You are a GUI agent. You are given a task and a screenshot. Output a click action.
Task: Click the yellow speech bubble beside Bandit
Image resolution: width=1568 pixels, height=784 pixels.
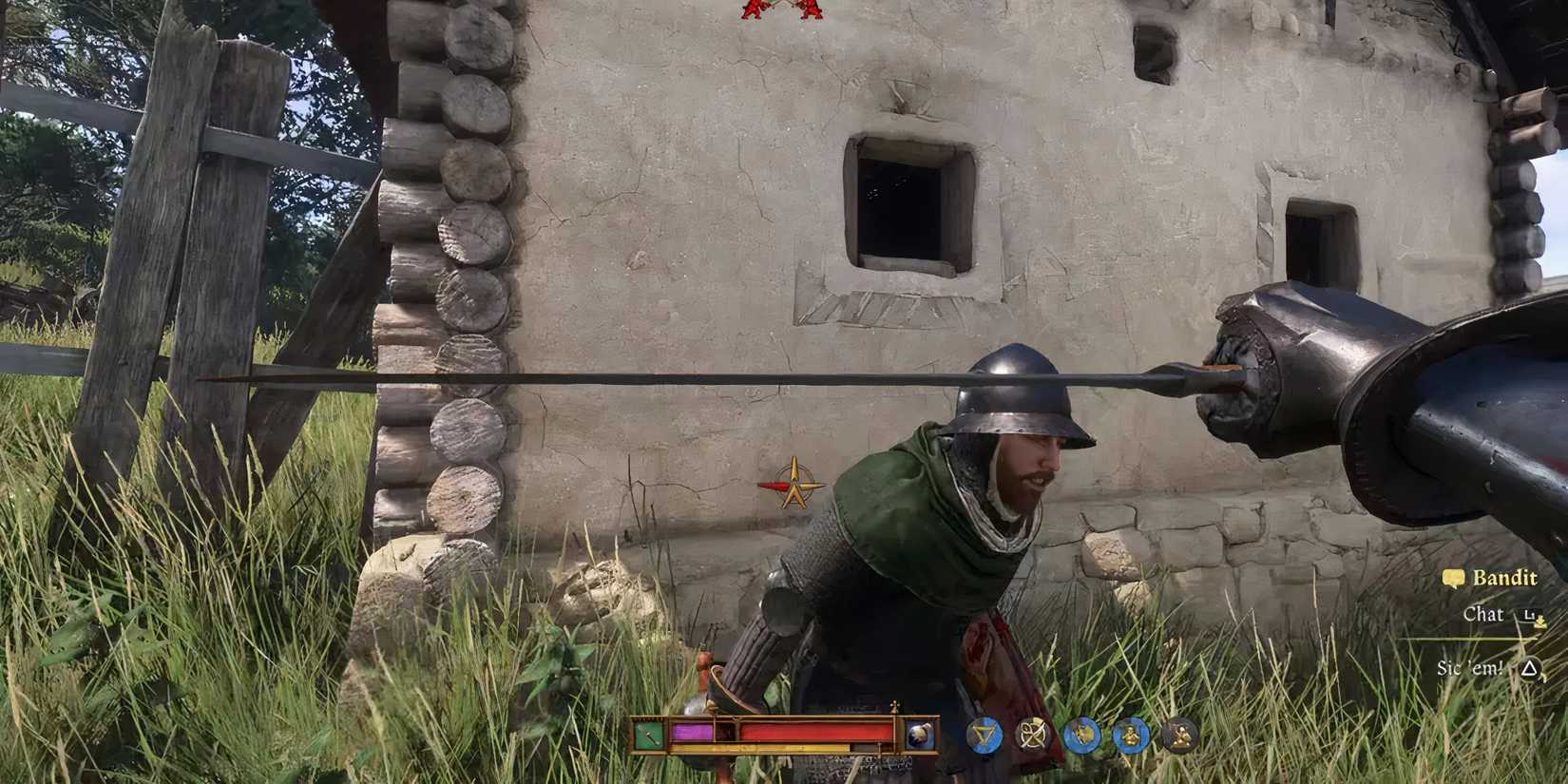(x=1453, y=579)
